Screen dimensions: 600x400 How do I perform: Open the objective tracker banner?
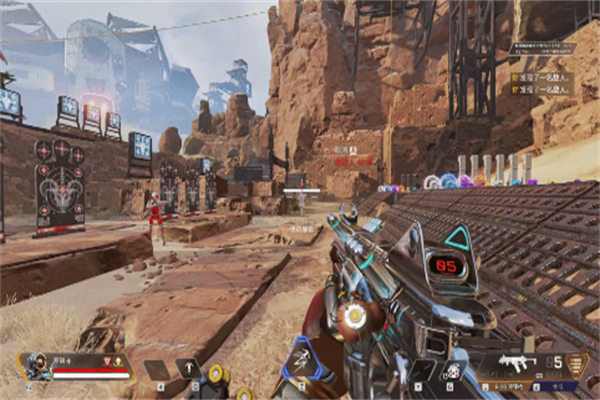tap(543, 47)
